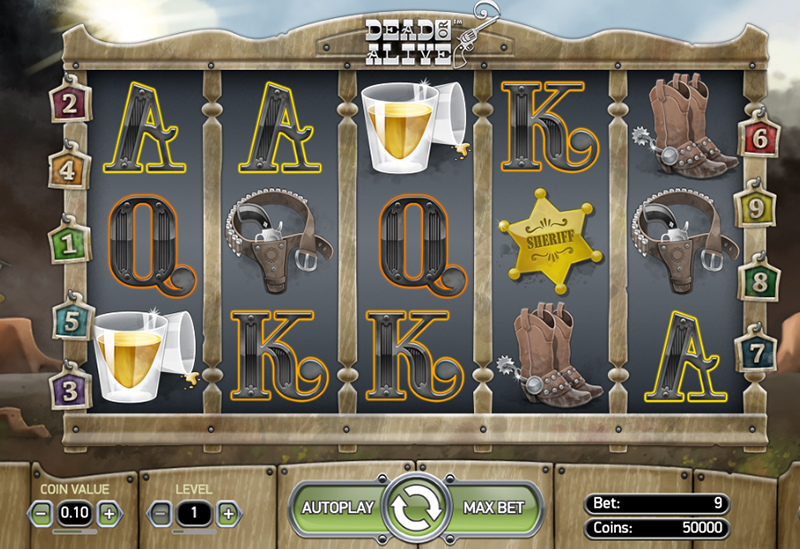
Task: Place the Max Bet
Action: click(x=494, y=507)
